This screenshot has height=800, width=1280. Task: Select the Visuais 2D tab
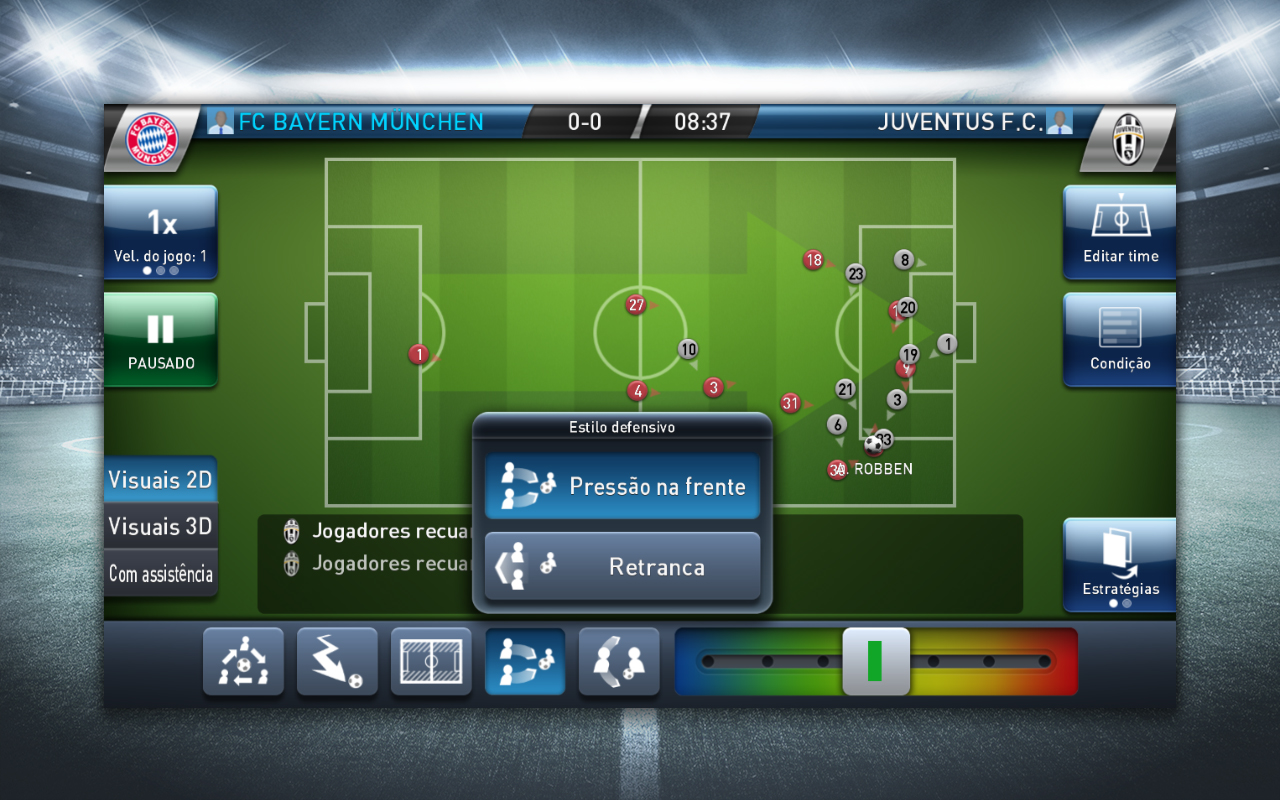coord(160,479)
